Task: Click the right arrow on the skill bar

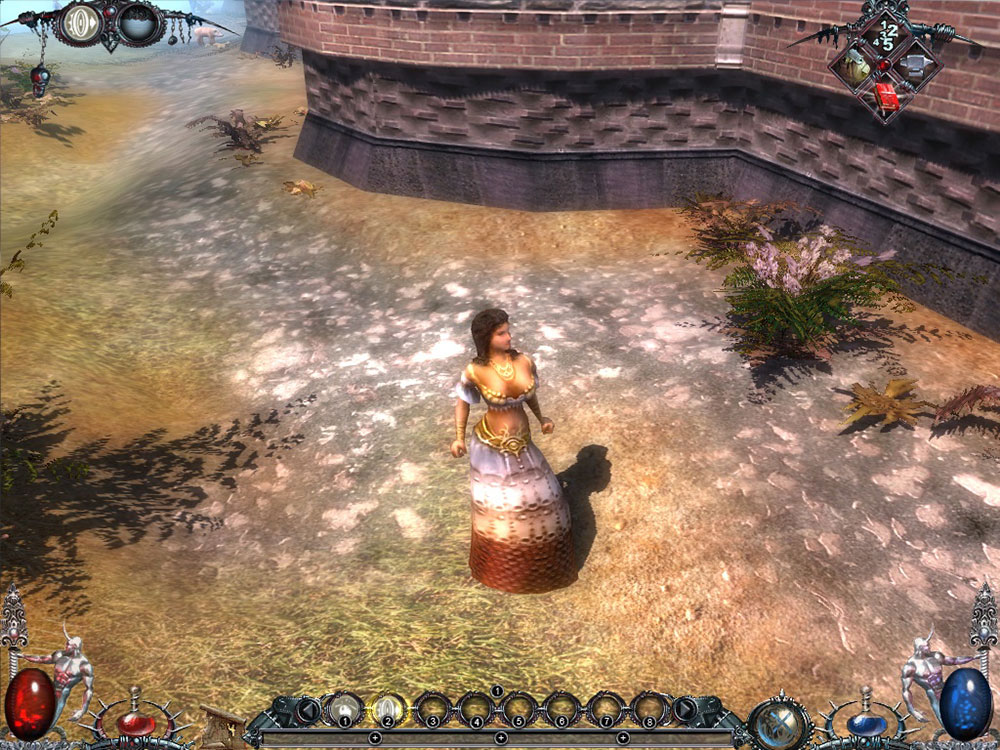Action: point(685,710)
